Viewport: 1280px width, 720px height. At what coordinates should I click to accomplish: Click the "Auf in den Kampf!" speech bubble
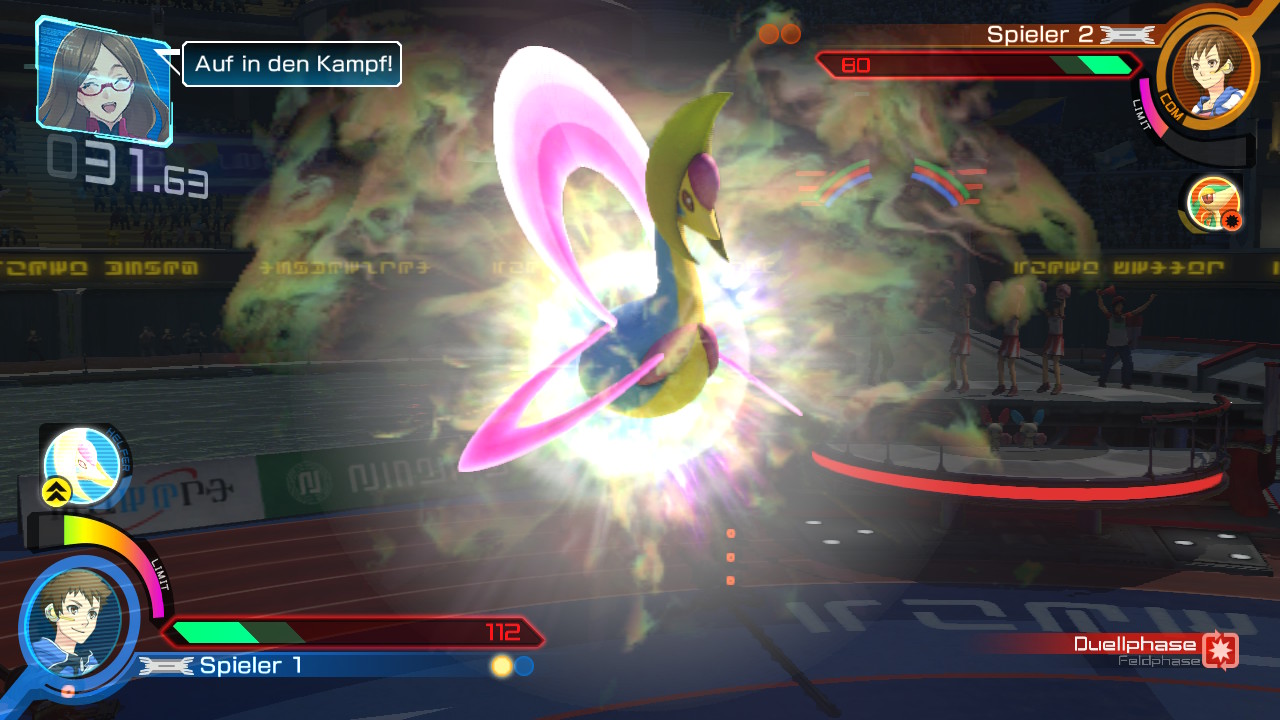pyautogui.click(x=291, y=64)
